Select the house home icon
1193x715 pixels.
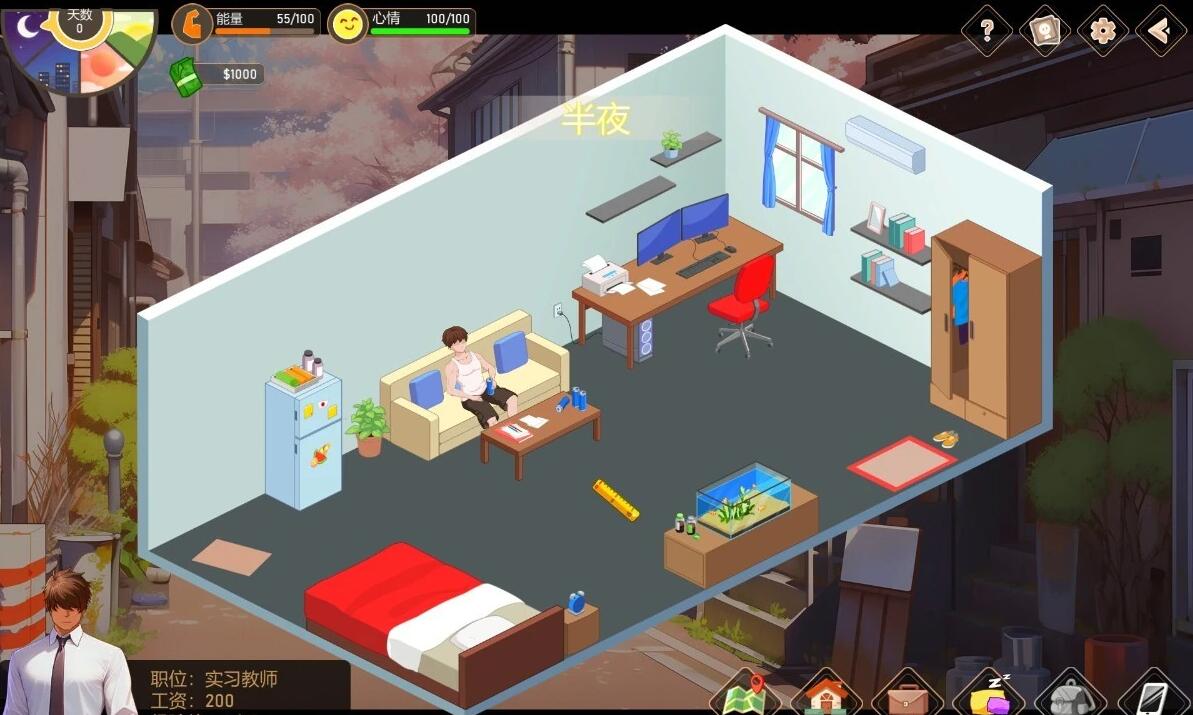click(826, 694)
